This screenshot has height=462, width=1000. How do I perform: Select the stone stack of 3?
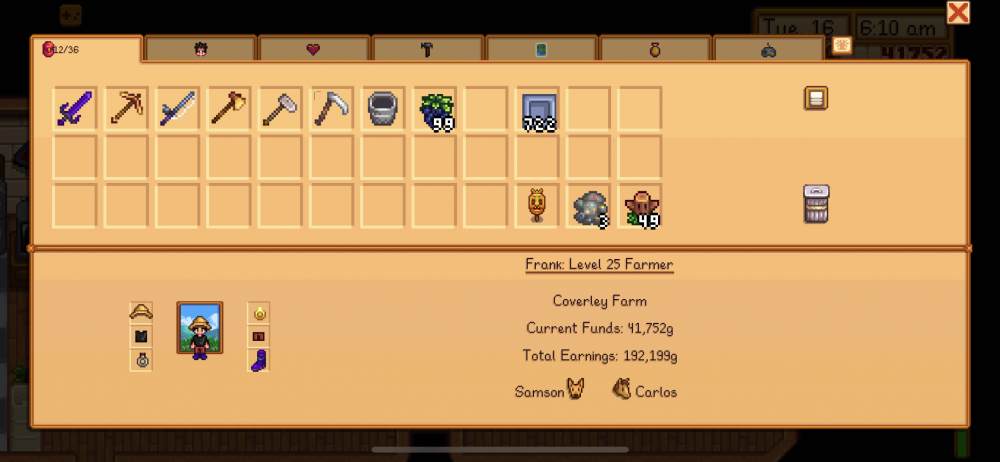click(x=589, y=206)
